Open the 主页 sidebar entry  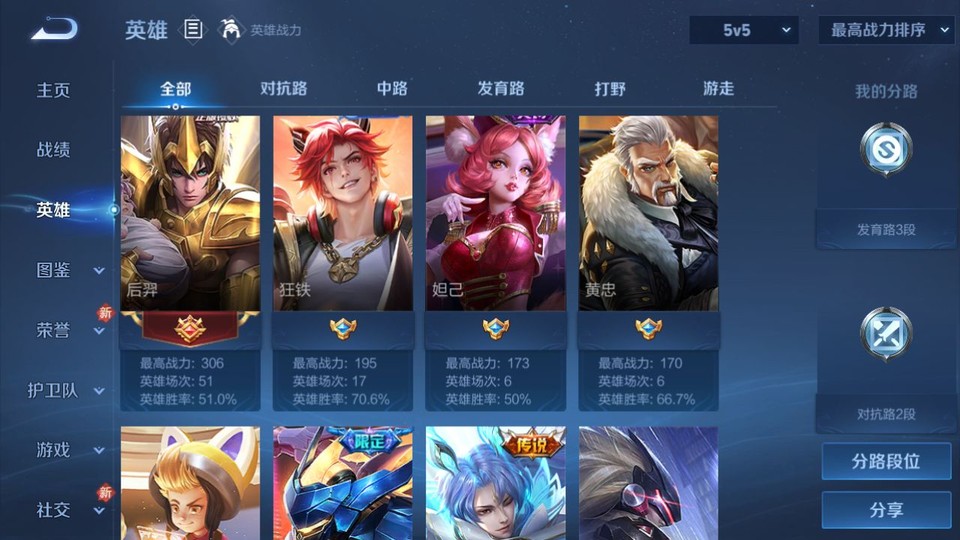tap(54, 90)
